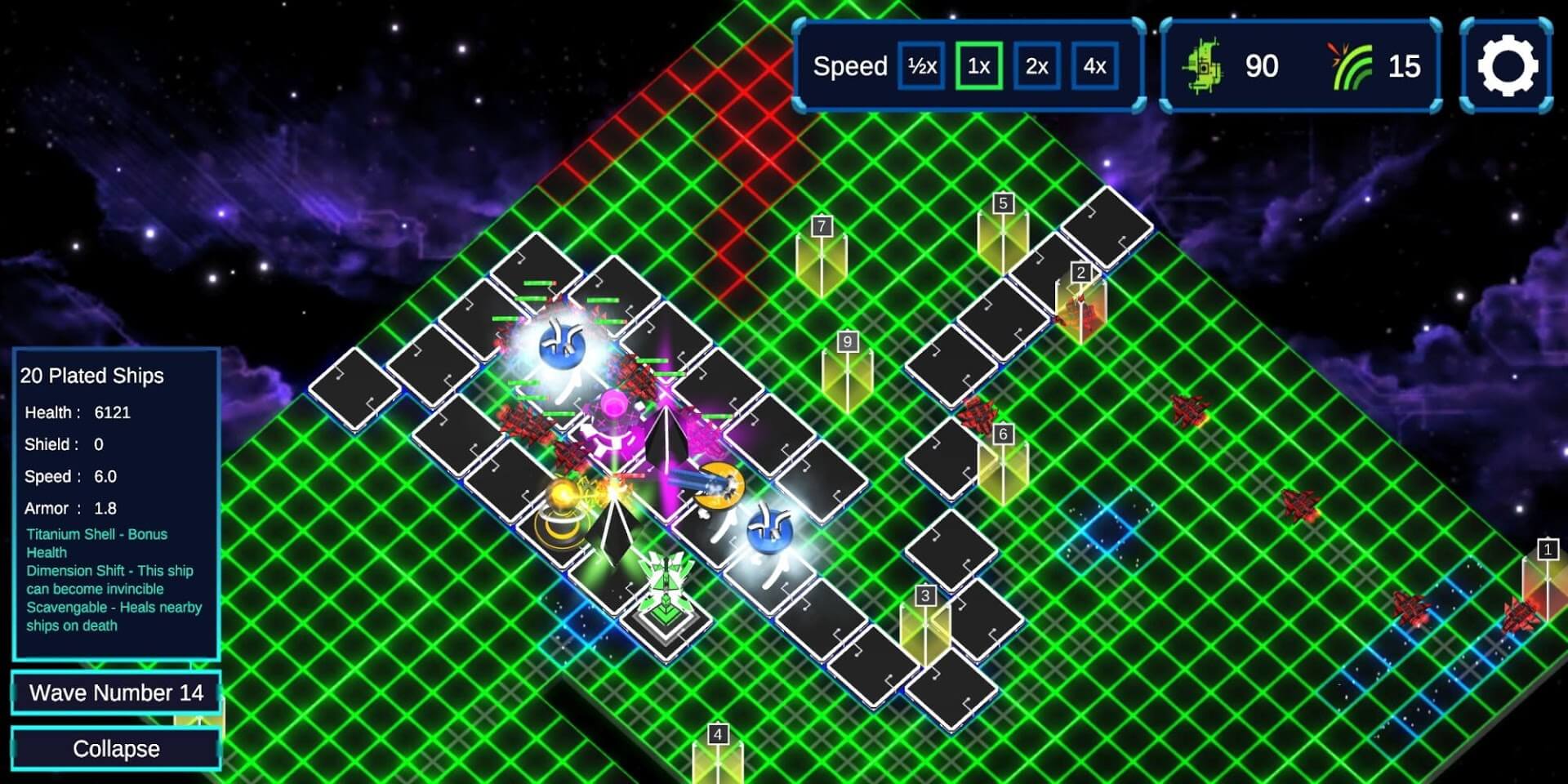Select the 1x speed button

point(978,67)
